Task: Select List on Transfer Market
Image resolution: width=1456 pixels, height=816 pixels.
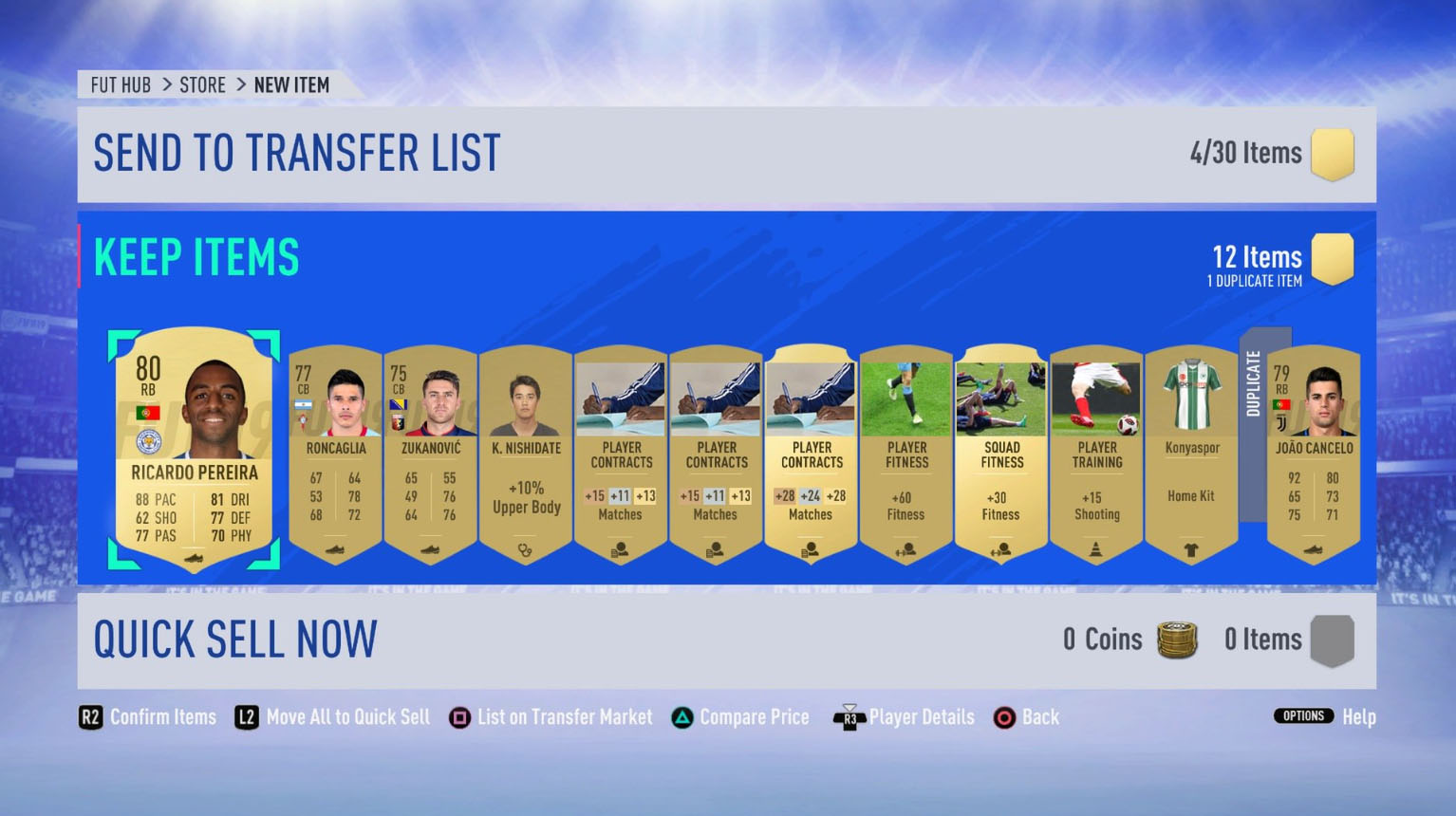Action: [551, 717]
